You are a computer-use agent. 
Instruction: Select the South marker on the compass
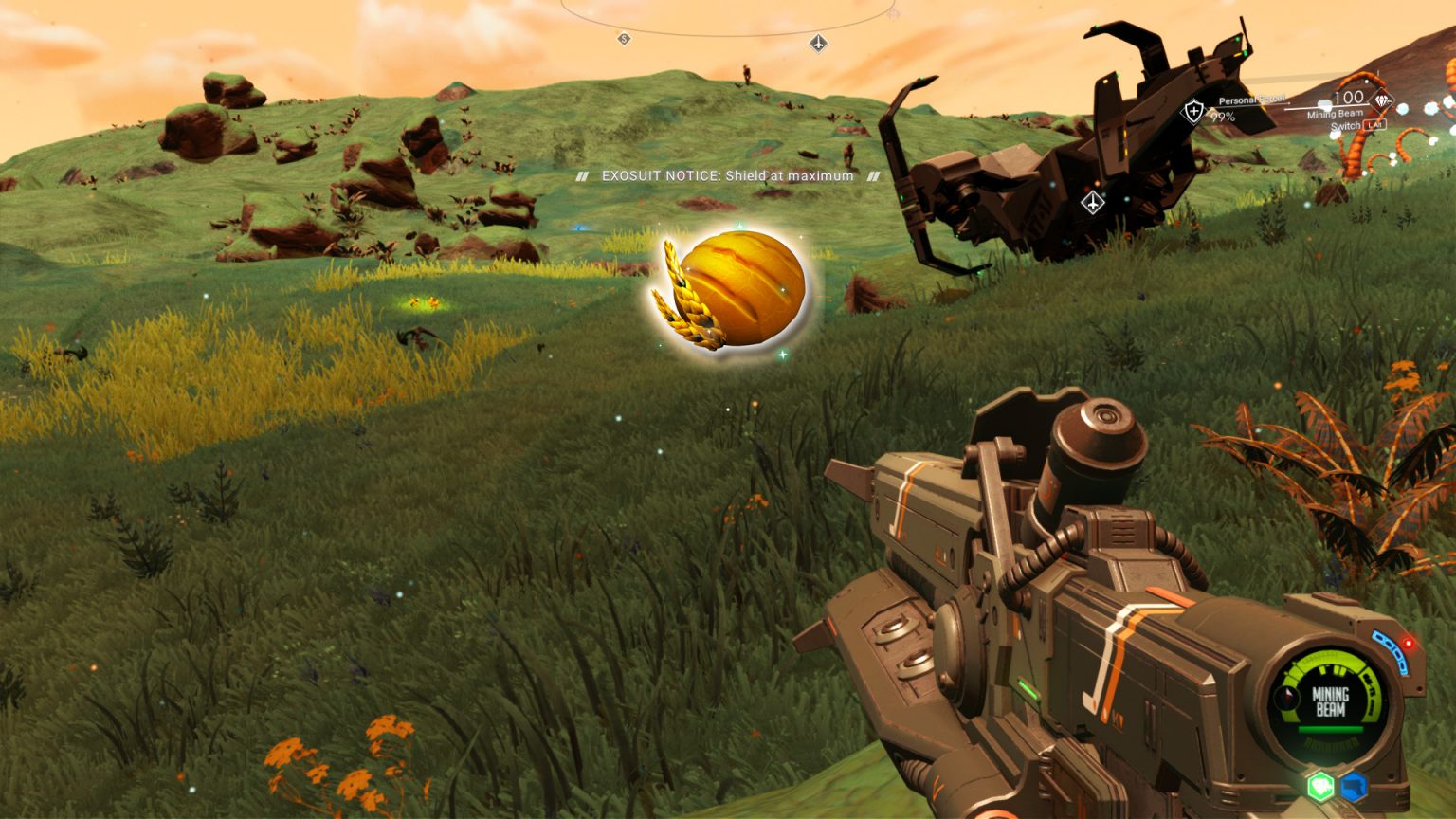(624, 39)
